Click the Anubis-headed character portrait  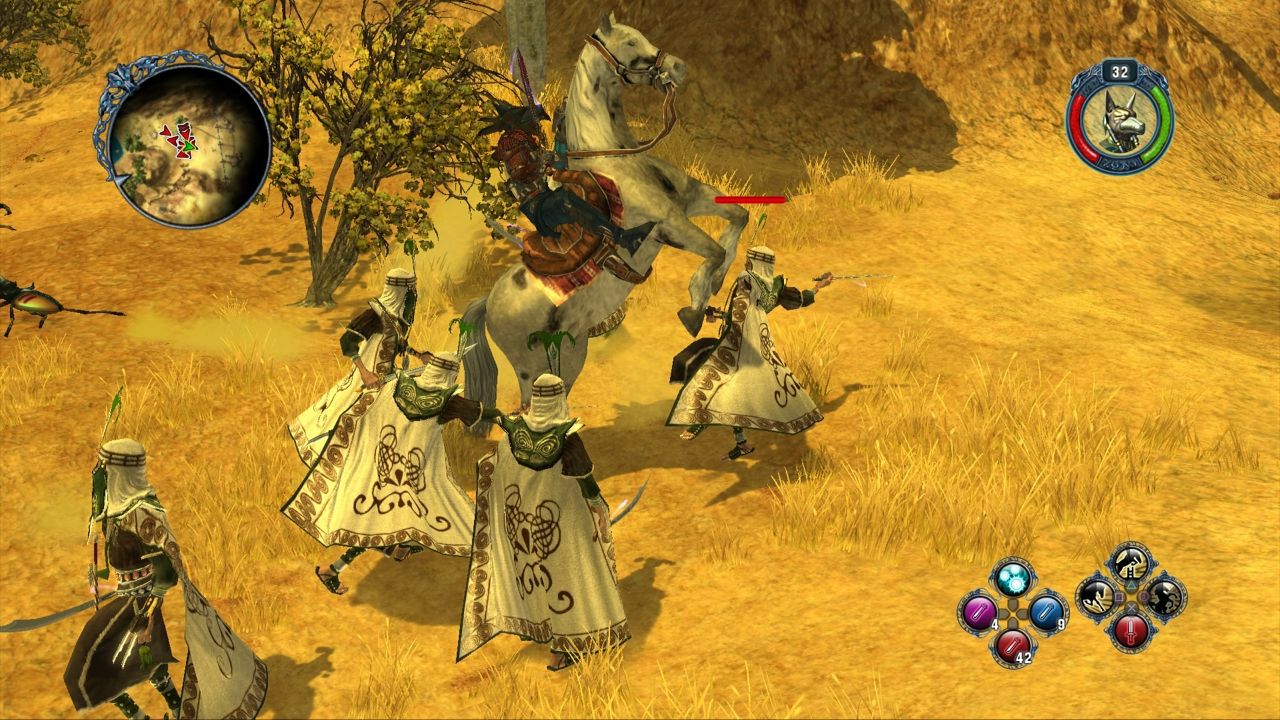coord(1121,122)
